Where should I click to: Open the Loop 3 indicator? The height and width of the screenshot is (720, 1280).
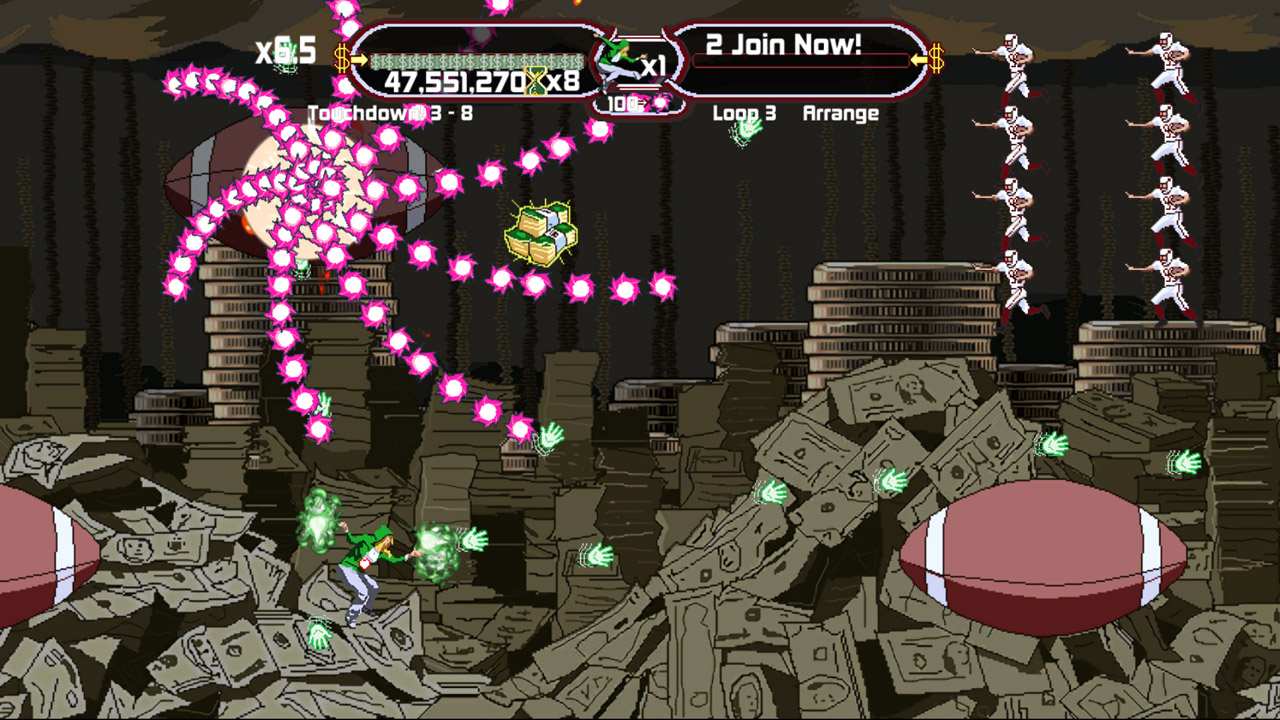point(745,113)
